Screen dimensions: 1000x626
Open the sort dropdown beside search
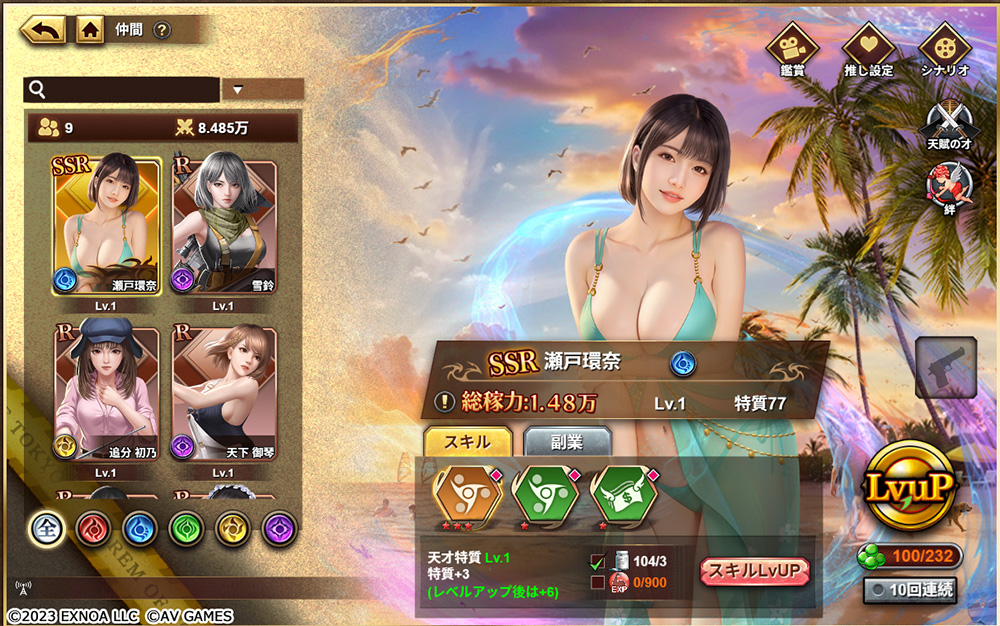click(262, 90)
